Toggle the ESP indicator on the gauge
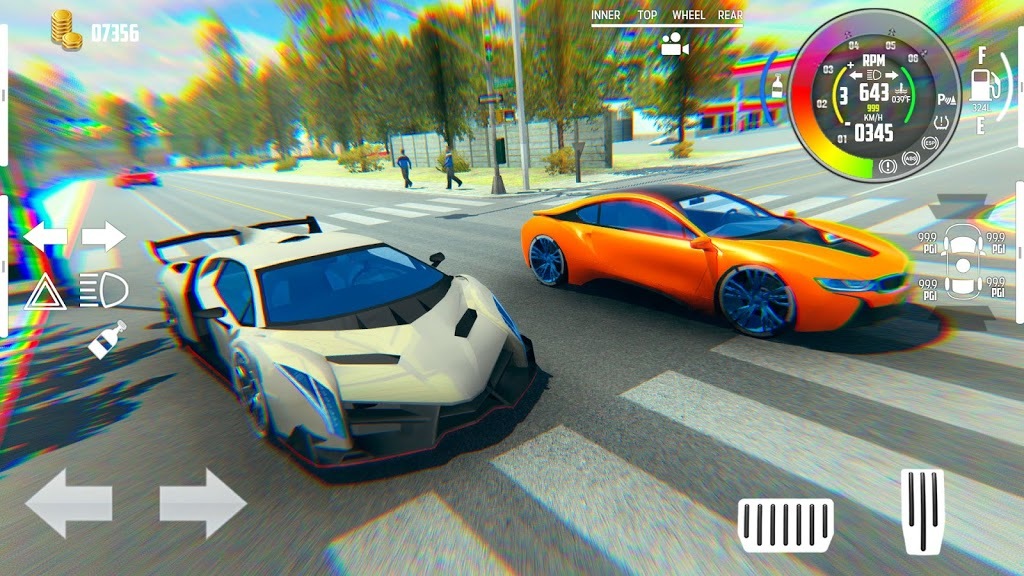1024x576 pixels. 931,143
